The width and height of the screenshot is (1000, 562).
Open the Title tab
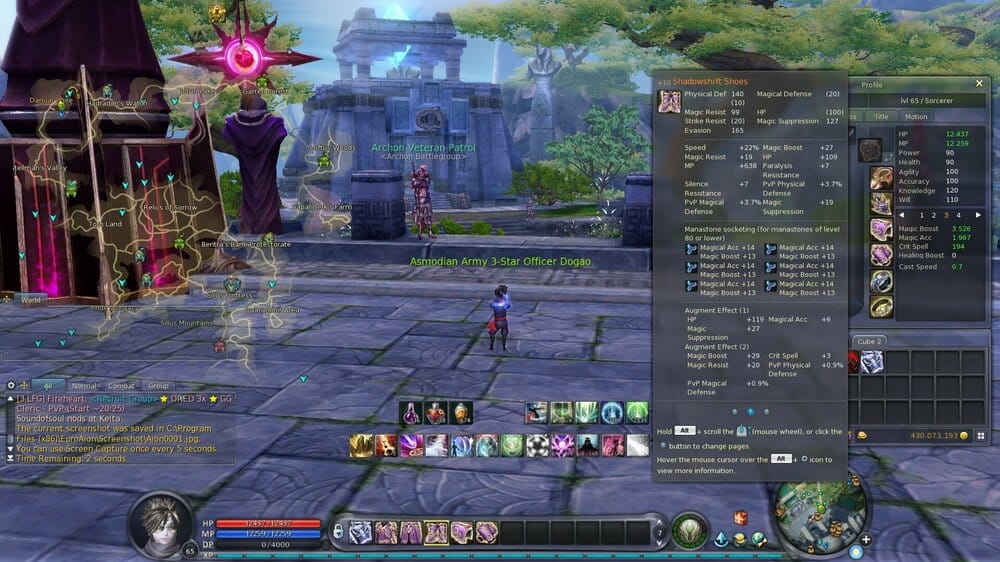click(x=881, y=116)
